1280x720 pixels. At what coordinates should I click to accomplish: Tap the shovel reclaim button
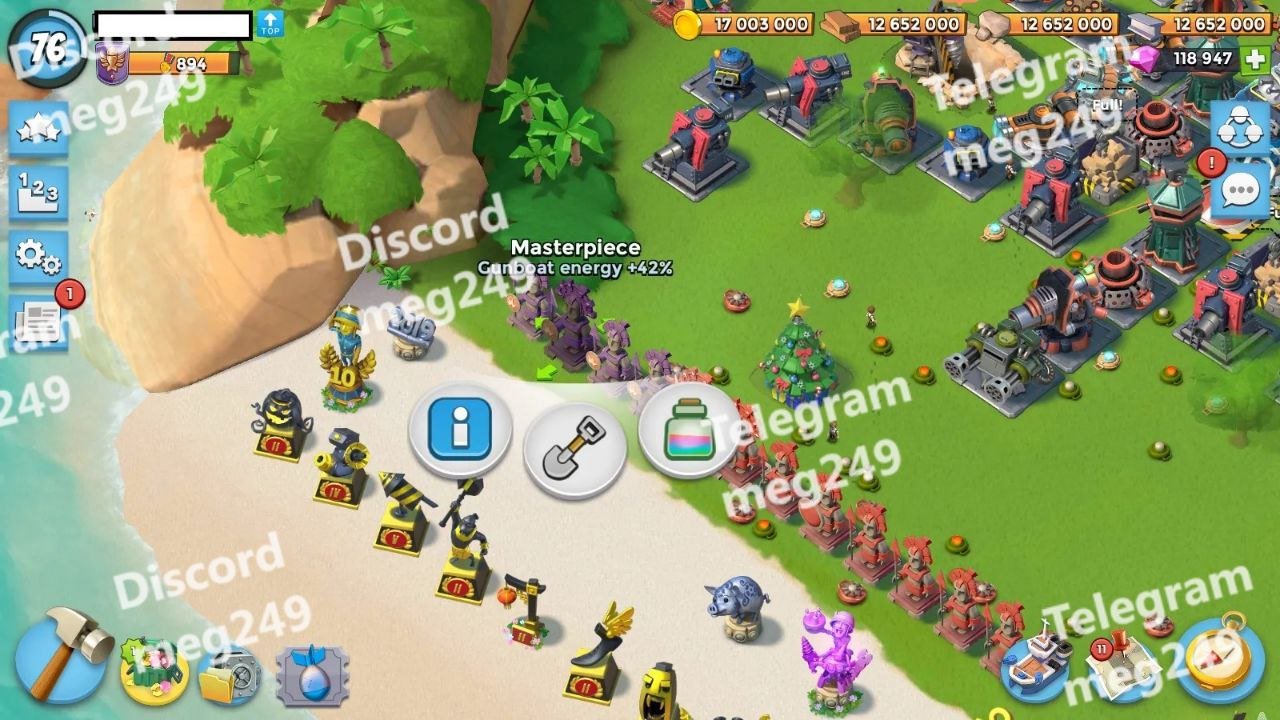pos(575,447)
